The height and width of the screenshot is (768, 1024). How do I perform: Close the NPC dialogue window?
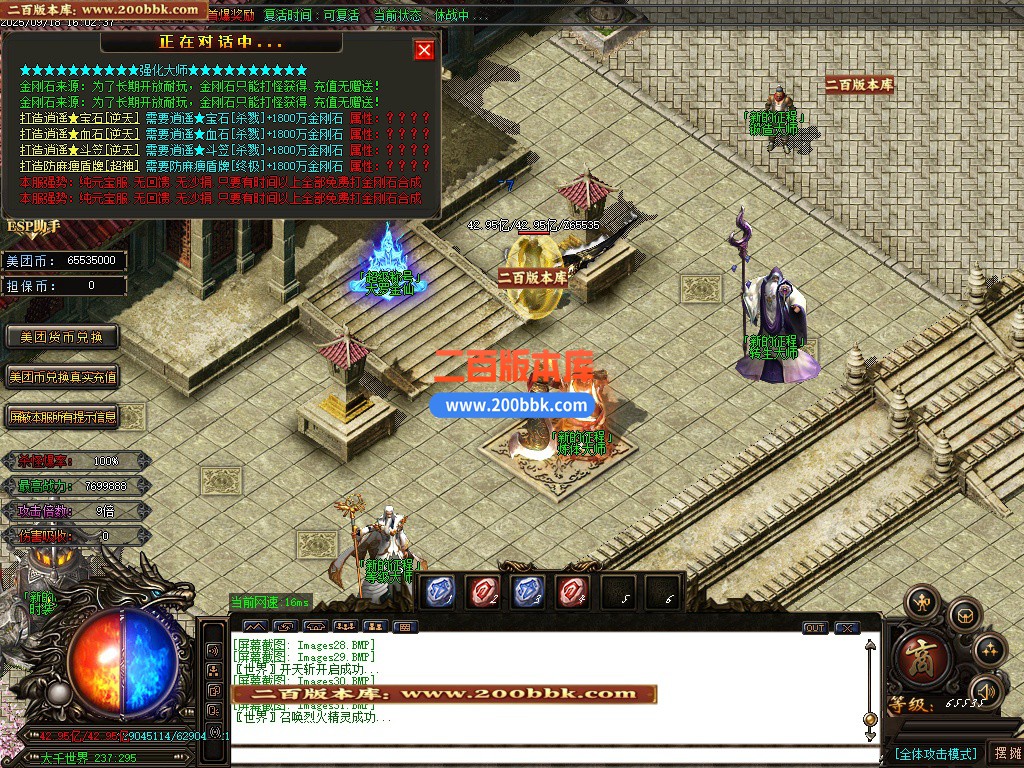(425, 50)
